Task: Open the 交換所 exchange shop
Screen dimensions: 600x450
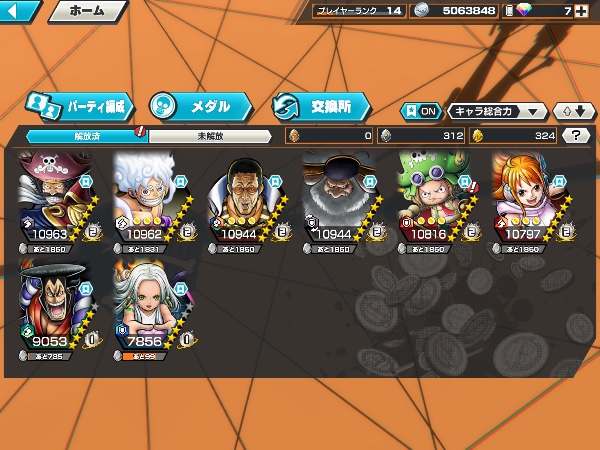Action: [320, 105]
